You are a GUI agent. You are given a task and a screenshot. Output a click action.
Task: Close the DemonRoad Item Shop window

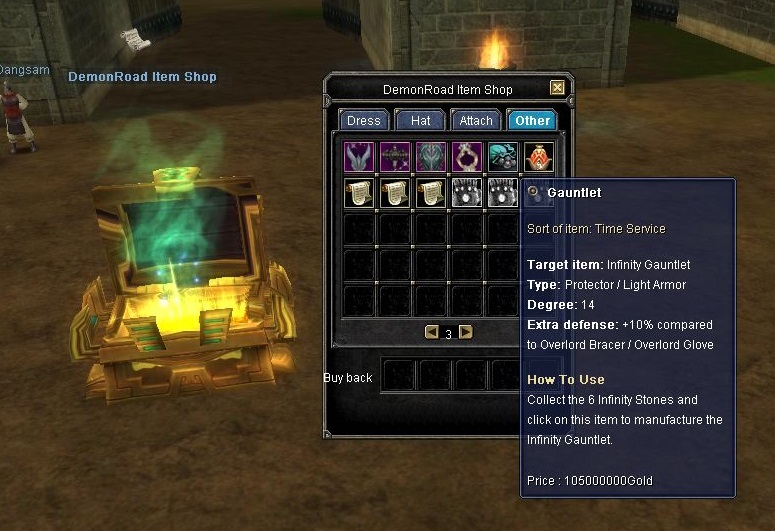[x=557, y=88]
